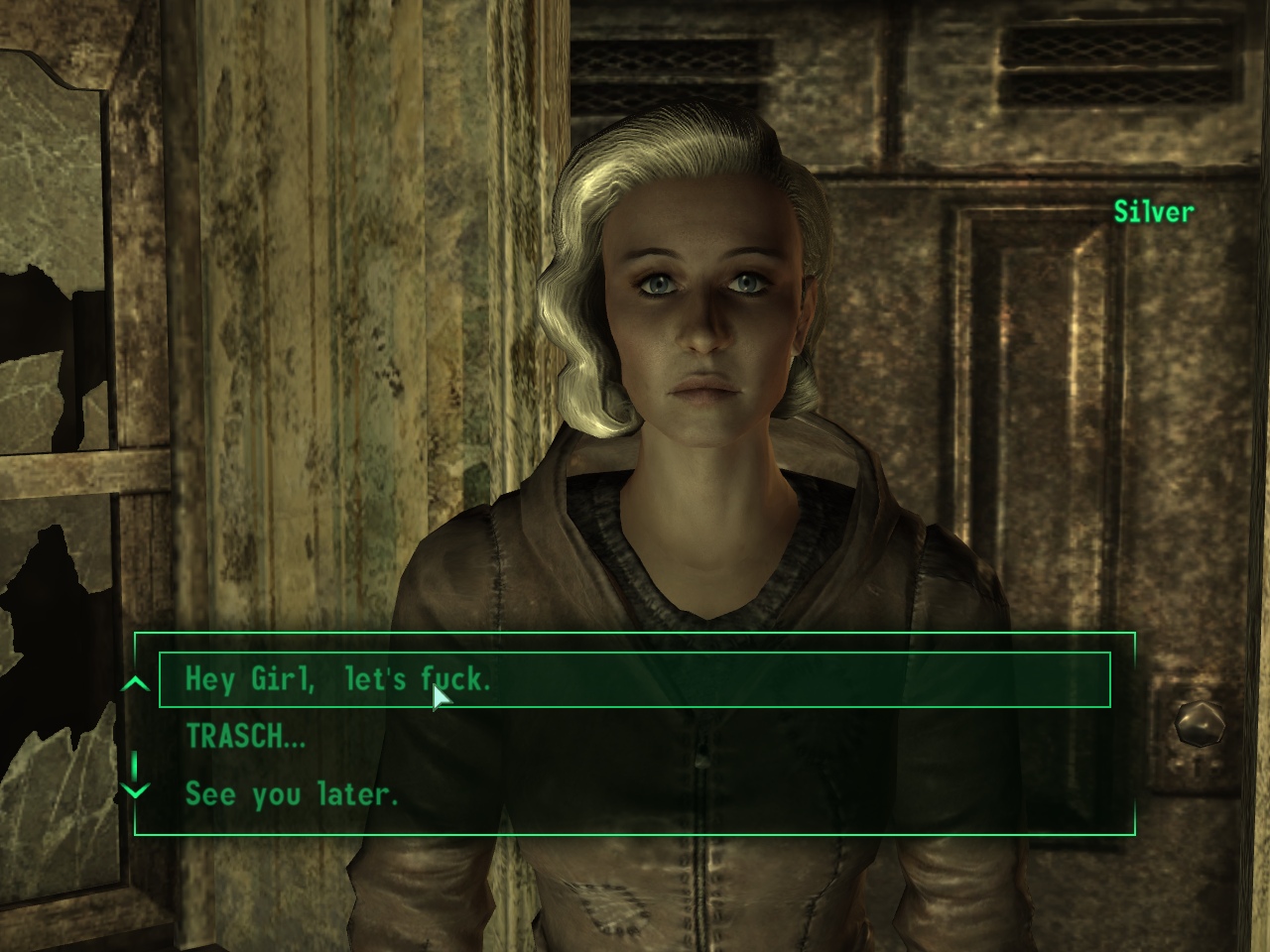Image resolution: width=1270 pixels, height=952 pixels.
Task: Click inside the dialogue box below 'See you later.'
Action: pyautogui.click(x=635, y=821)
